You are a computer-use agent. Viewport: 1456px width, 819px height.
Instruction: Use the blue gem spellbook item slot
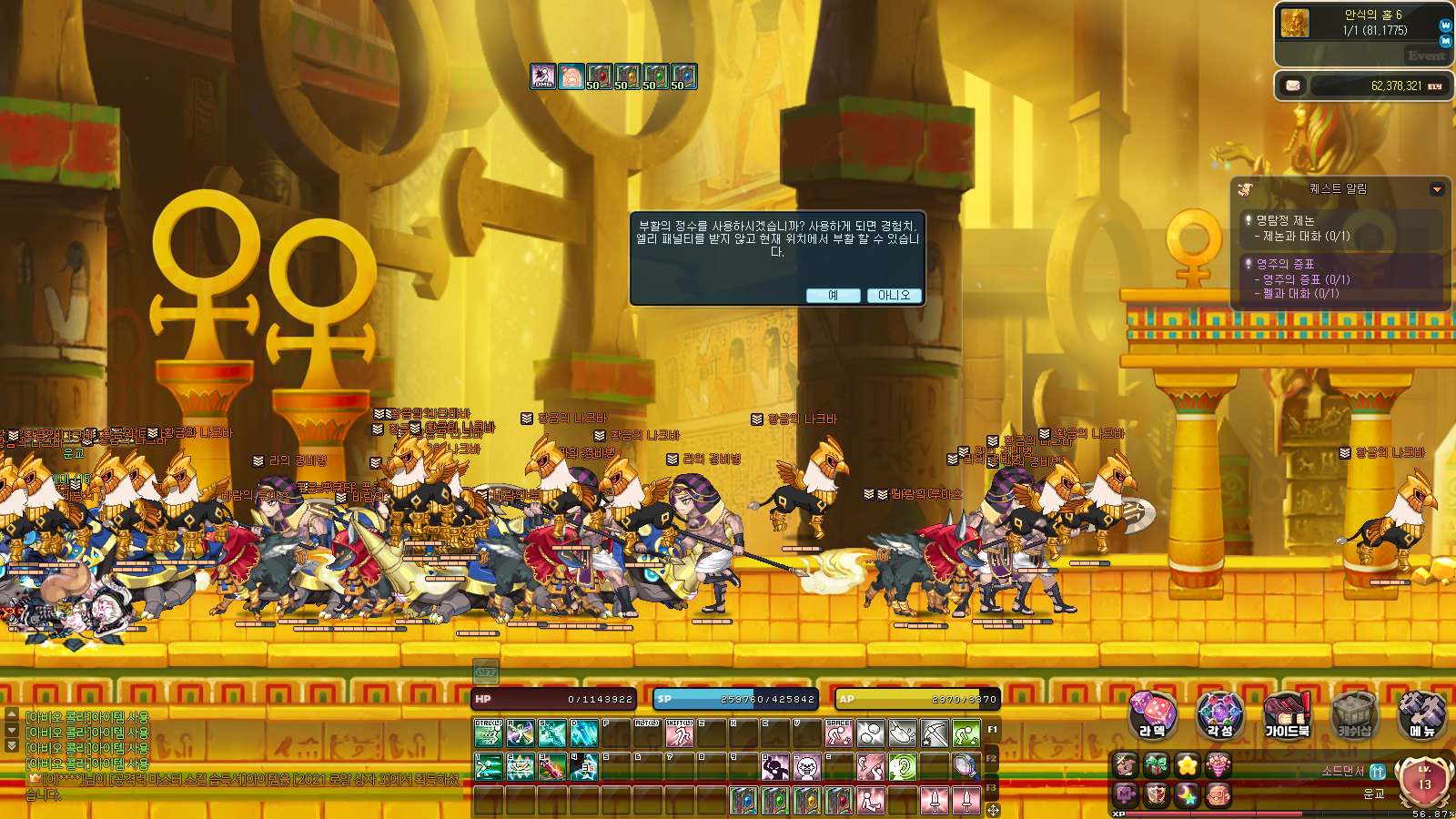pos(743,801)
